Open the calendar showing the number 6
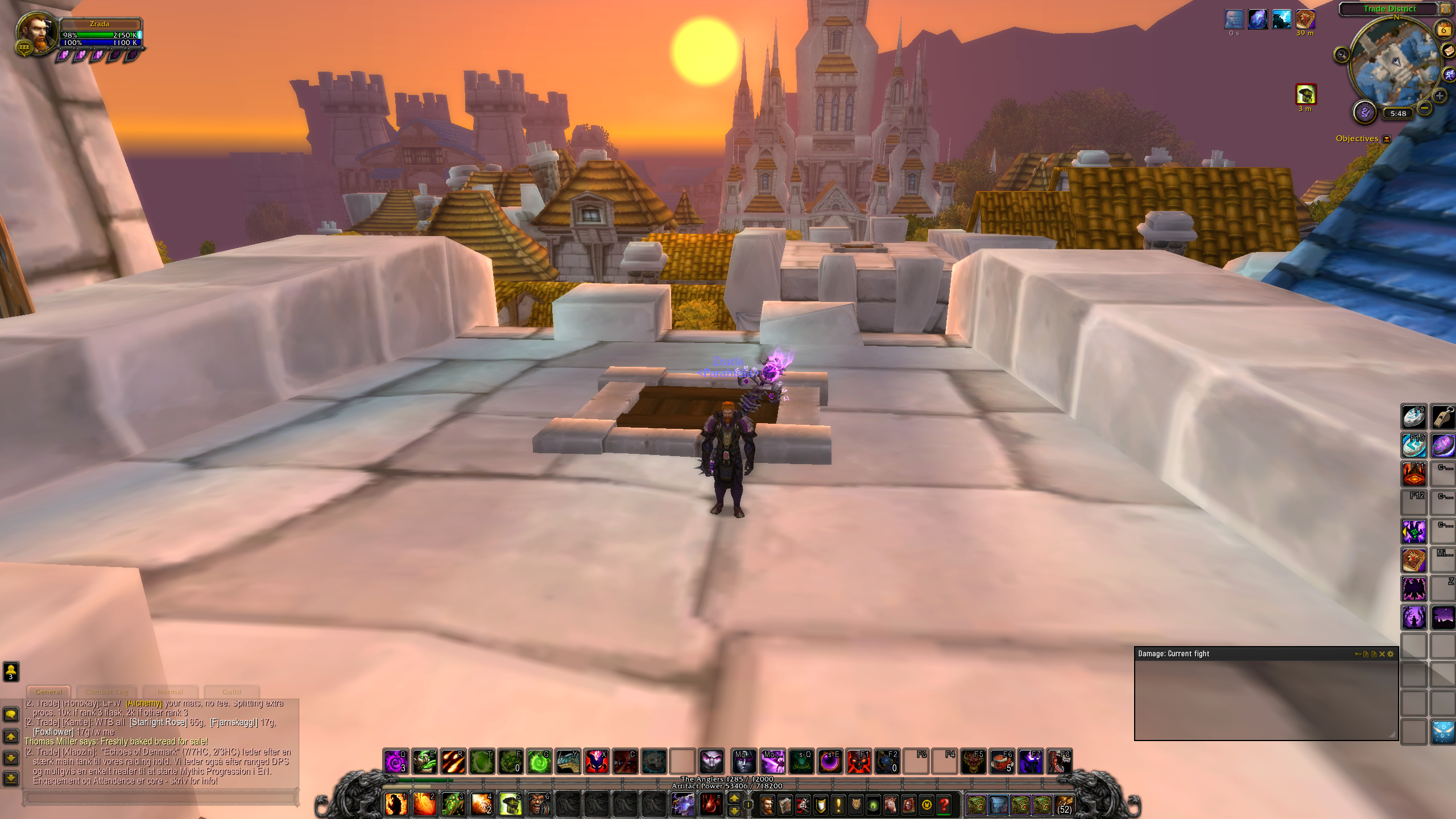 click(x=1445, y=28)
